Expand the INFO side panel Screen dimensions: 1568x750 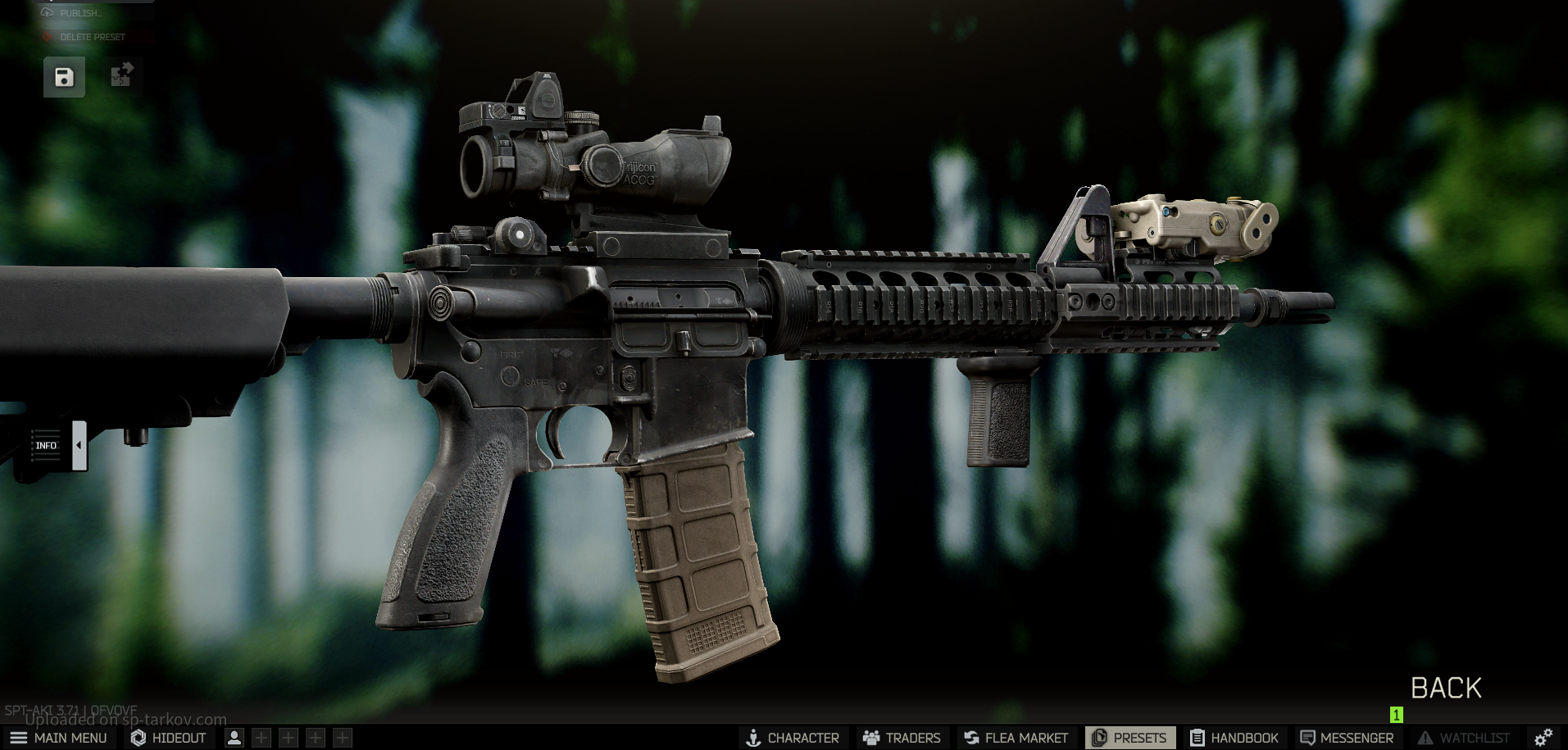point(79,445)
